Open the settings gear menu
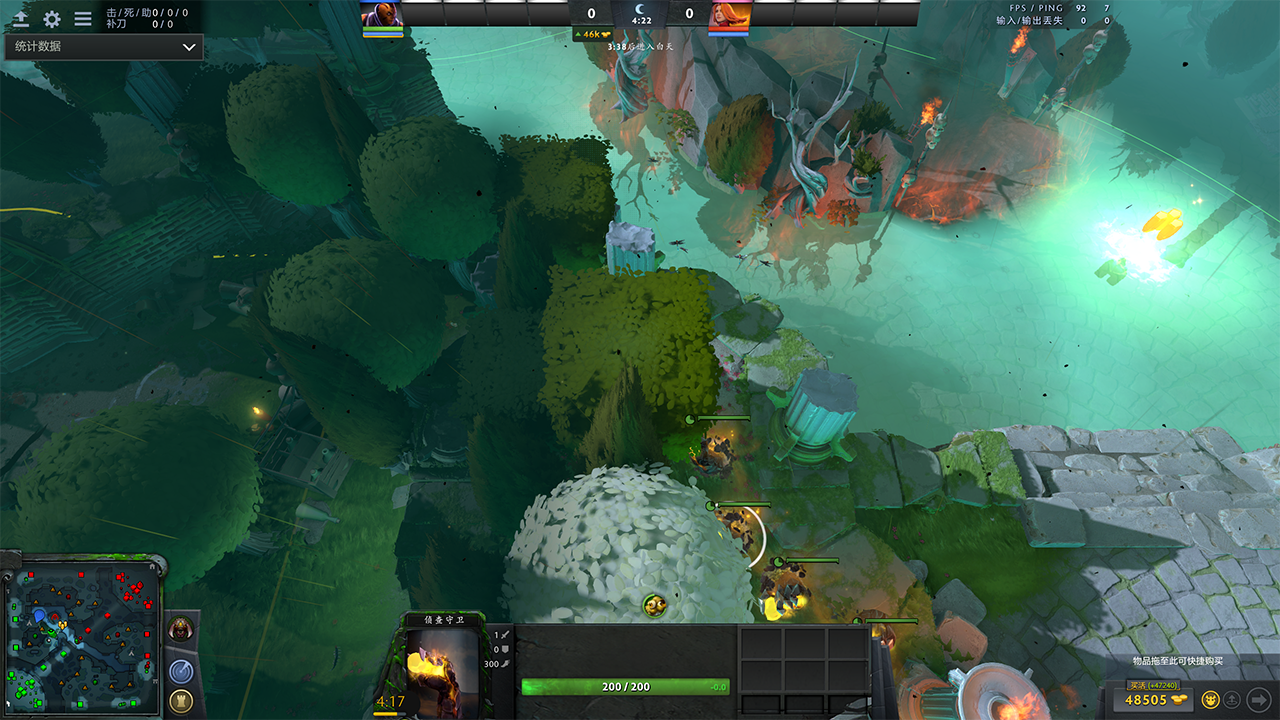 [x=52, y=19]
